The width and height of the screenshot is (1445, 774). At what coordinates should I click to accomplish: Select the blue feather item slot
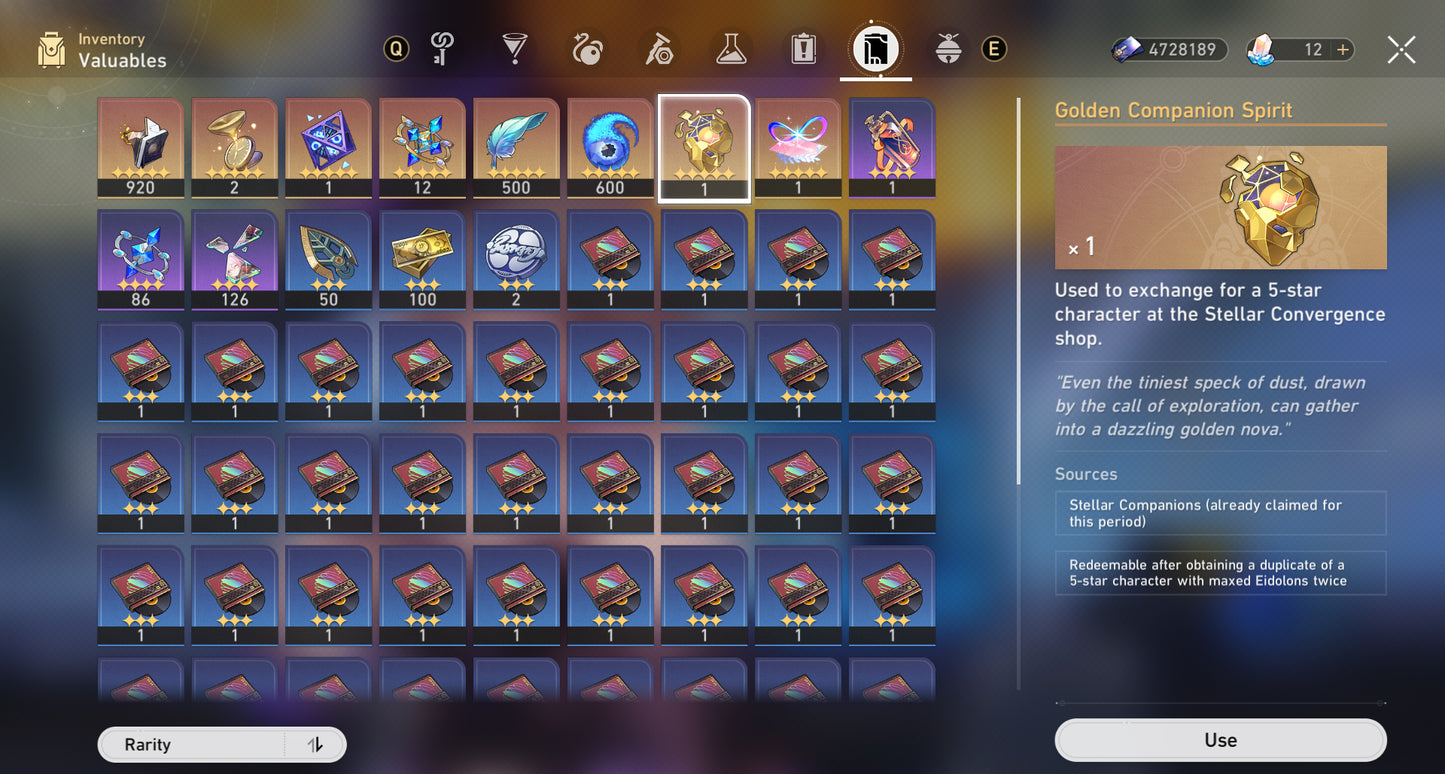click(x=516, y=146)
